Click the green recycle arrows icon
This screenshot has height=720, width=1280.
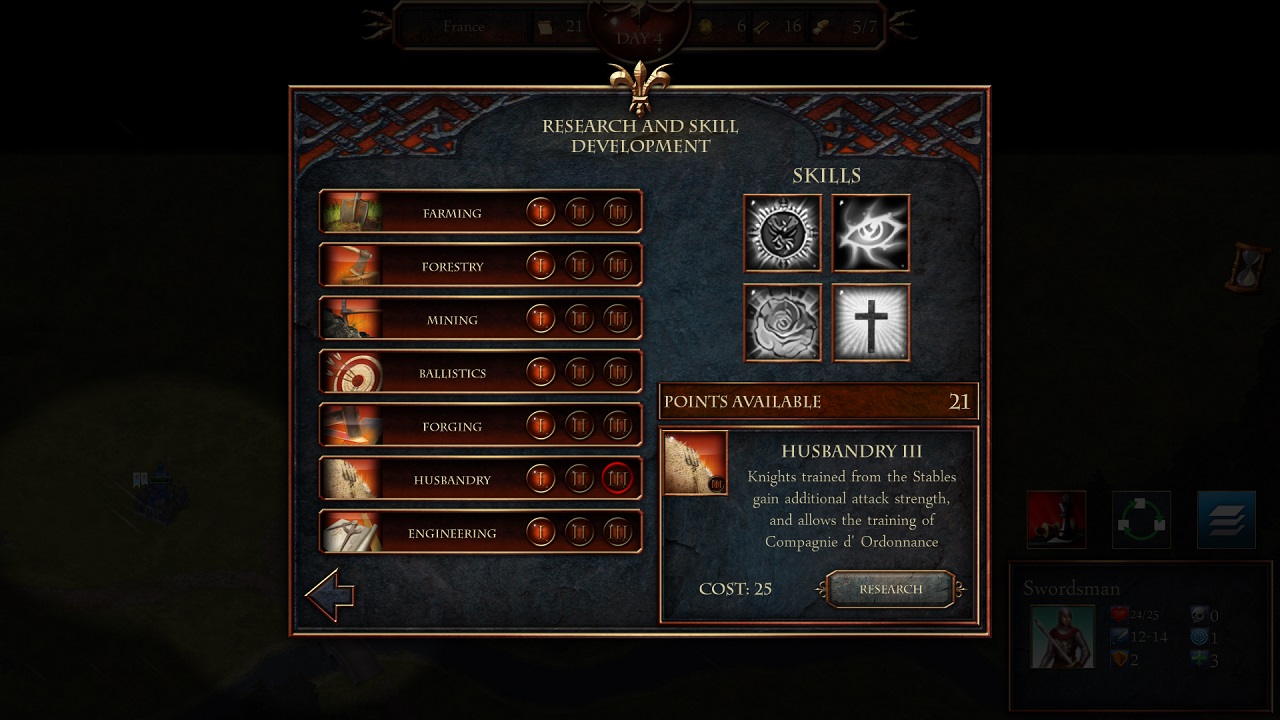[1141, 519]
